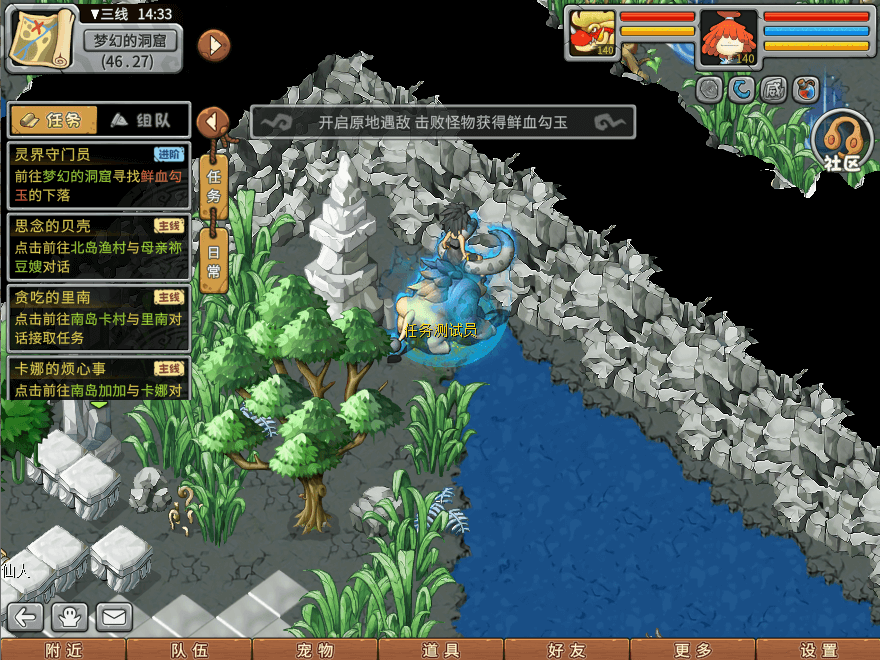Open the 道具 items menu

tap(441, 649)
